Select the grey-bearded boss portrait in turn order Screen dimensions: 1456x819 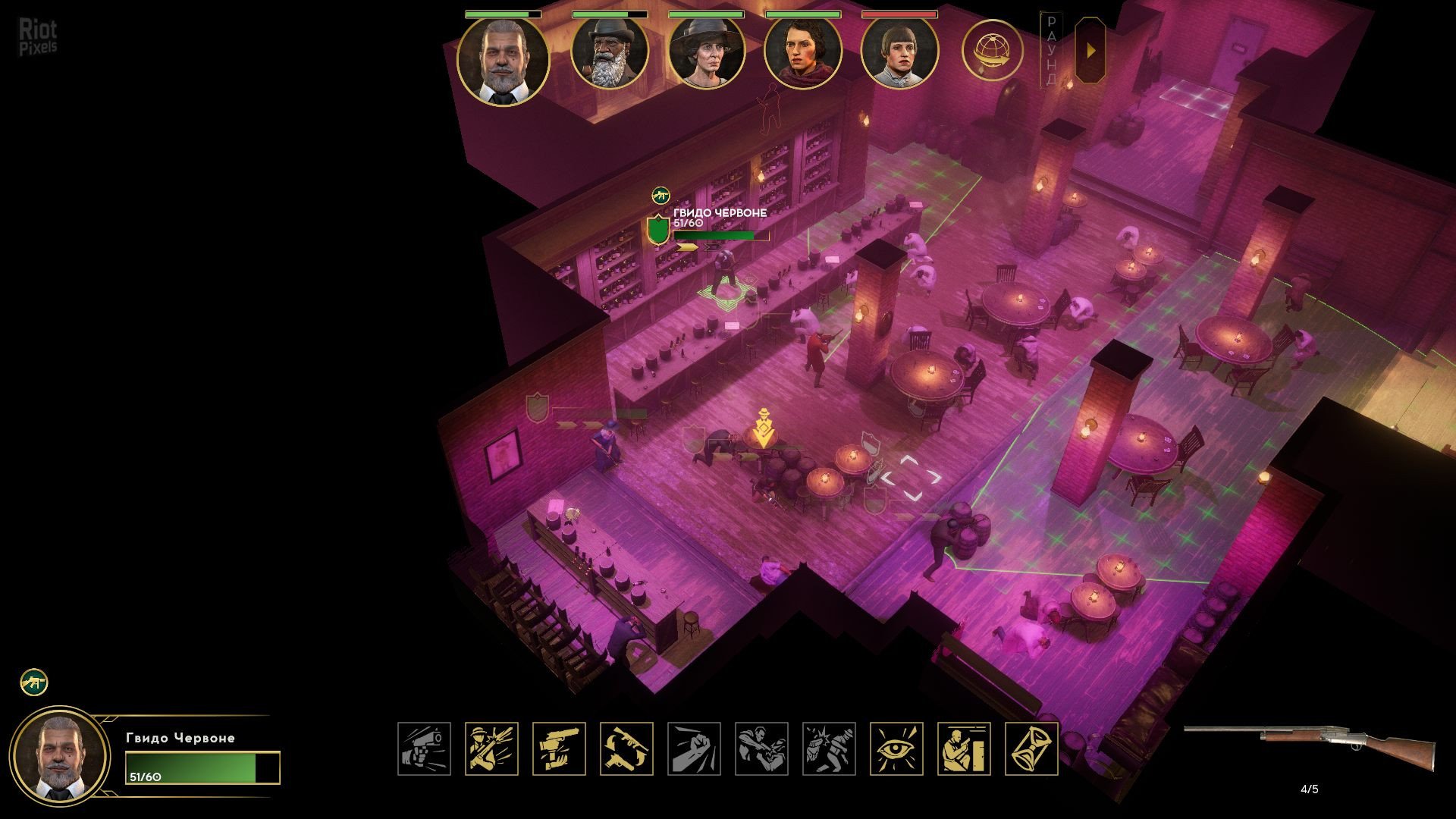[x=503, y=61]
